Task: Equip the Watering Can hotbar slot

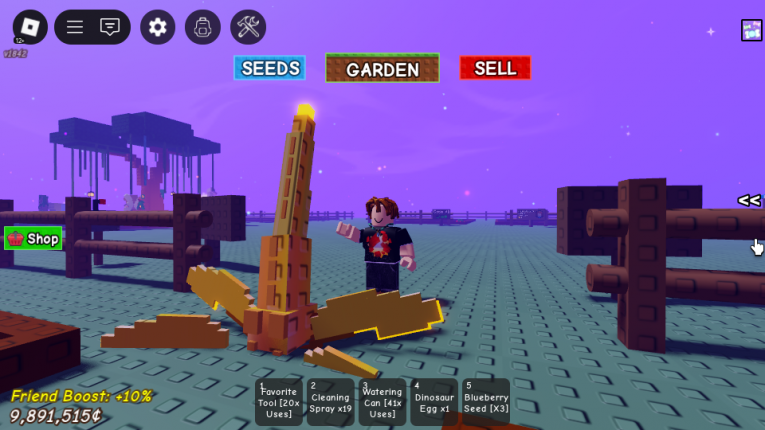Action: [x=382, y=402]
